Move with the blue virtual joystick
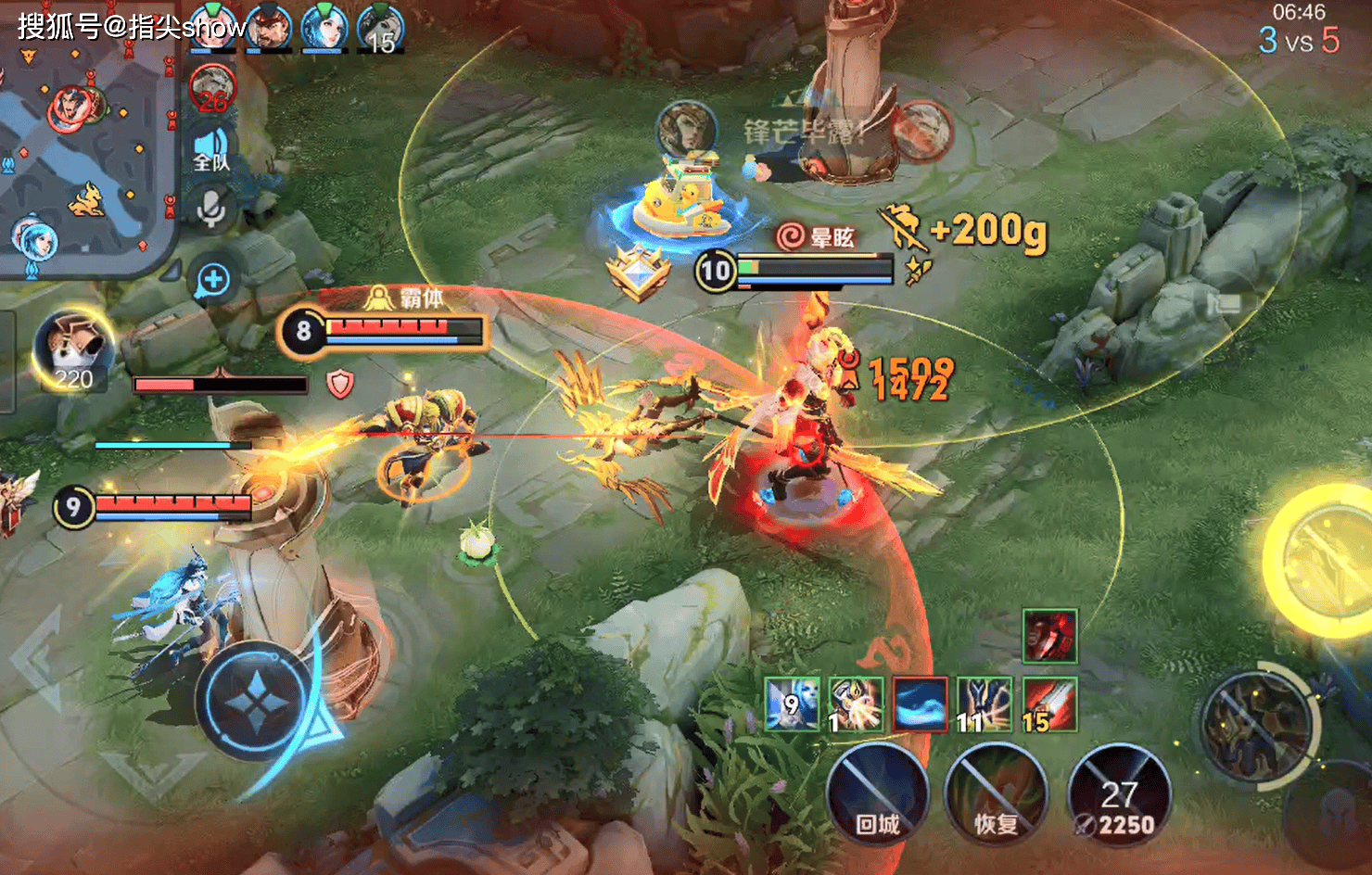 (255, 700)
